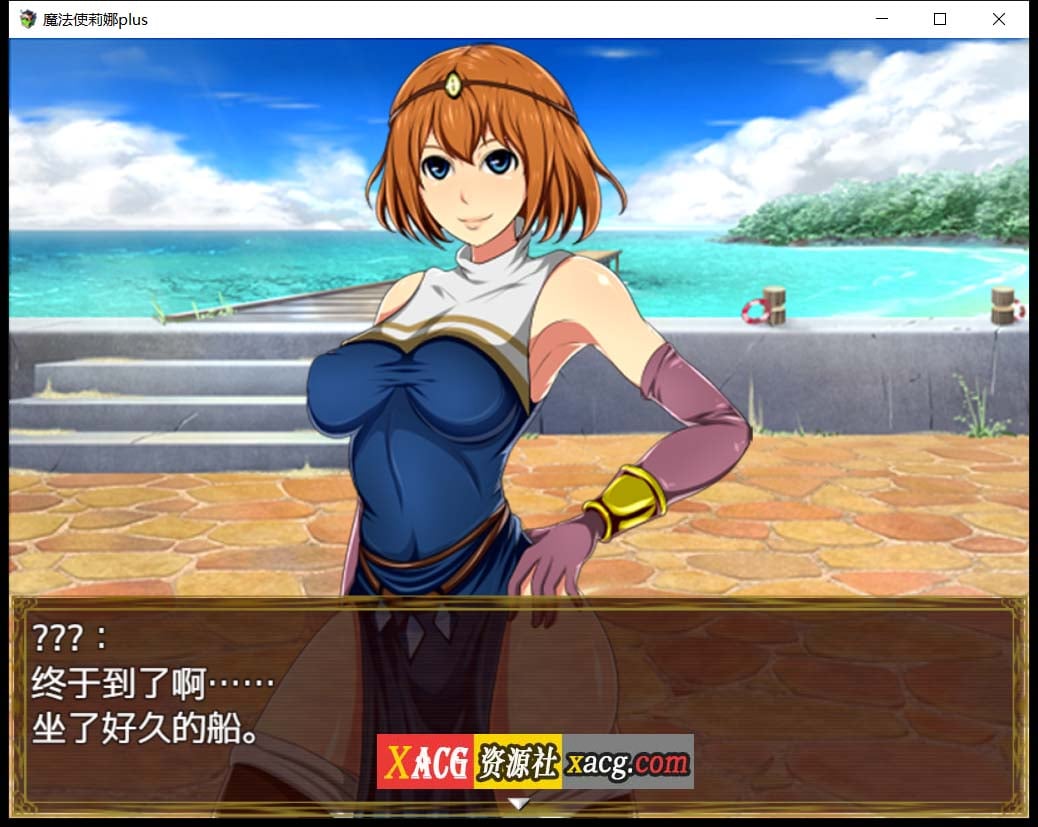Advance dialogue via the white arrow indicator

click(x=518, y=802)
